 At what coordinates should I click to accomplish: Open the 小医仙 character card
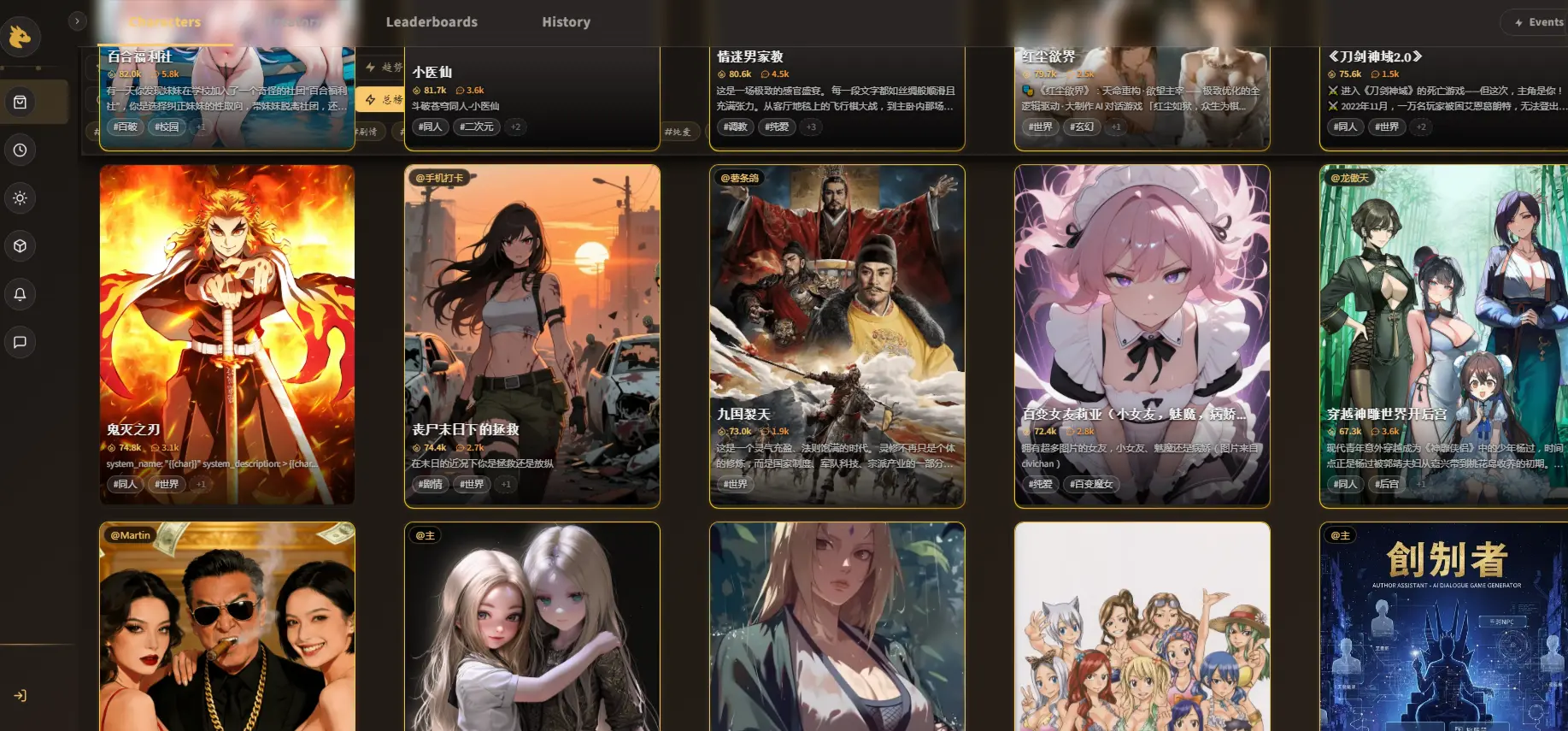[532, 94]
